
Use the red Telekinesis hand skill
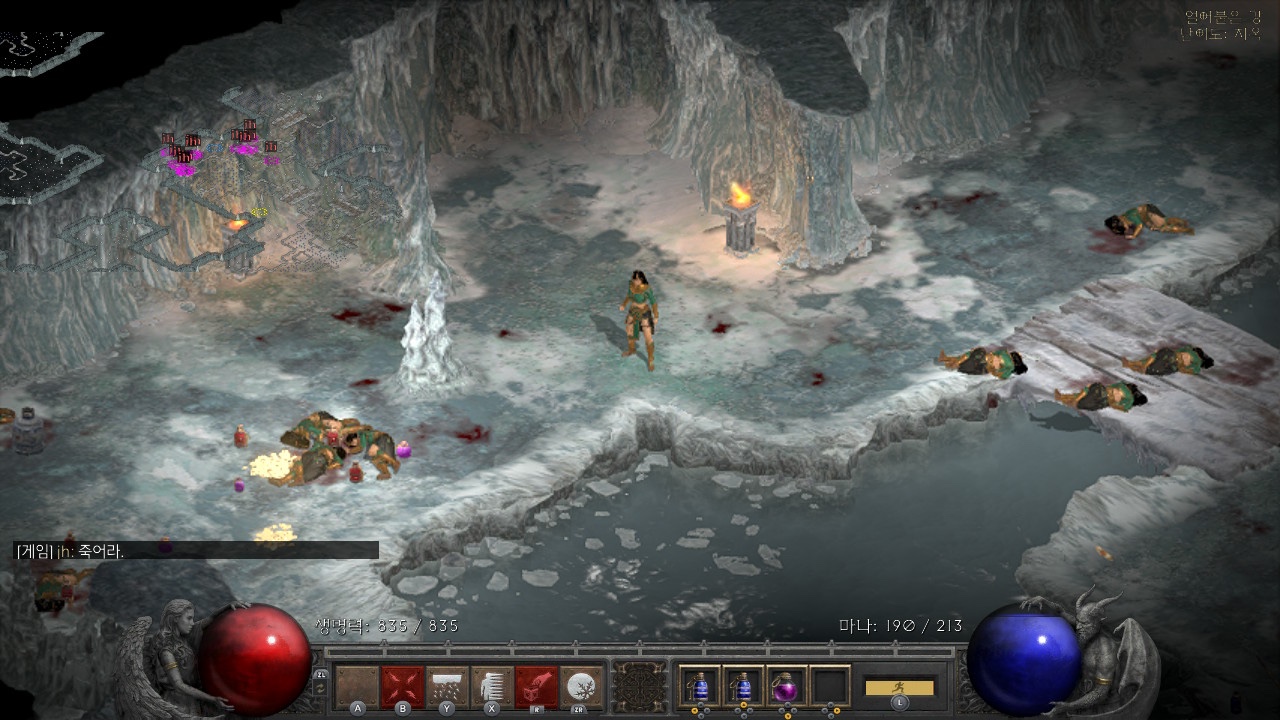537,687
